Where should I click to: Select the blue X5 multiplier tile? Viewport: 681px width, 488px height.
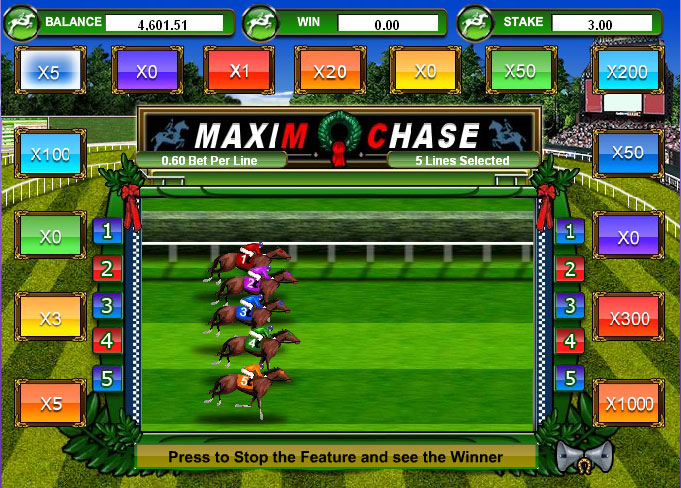(x=49, y=71)
